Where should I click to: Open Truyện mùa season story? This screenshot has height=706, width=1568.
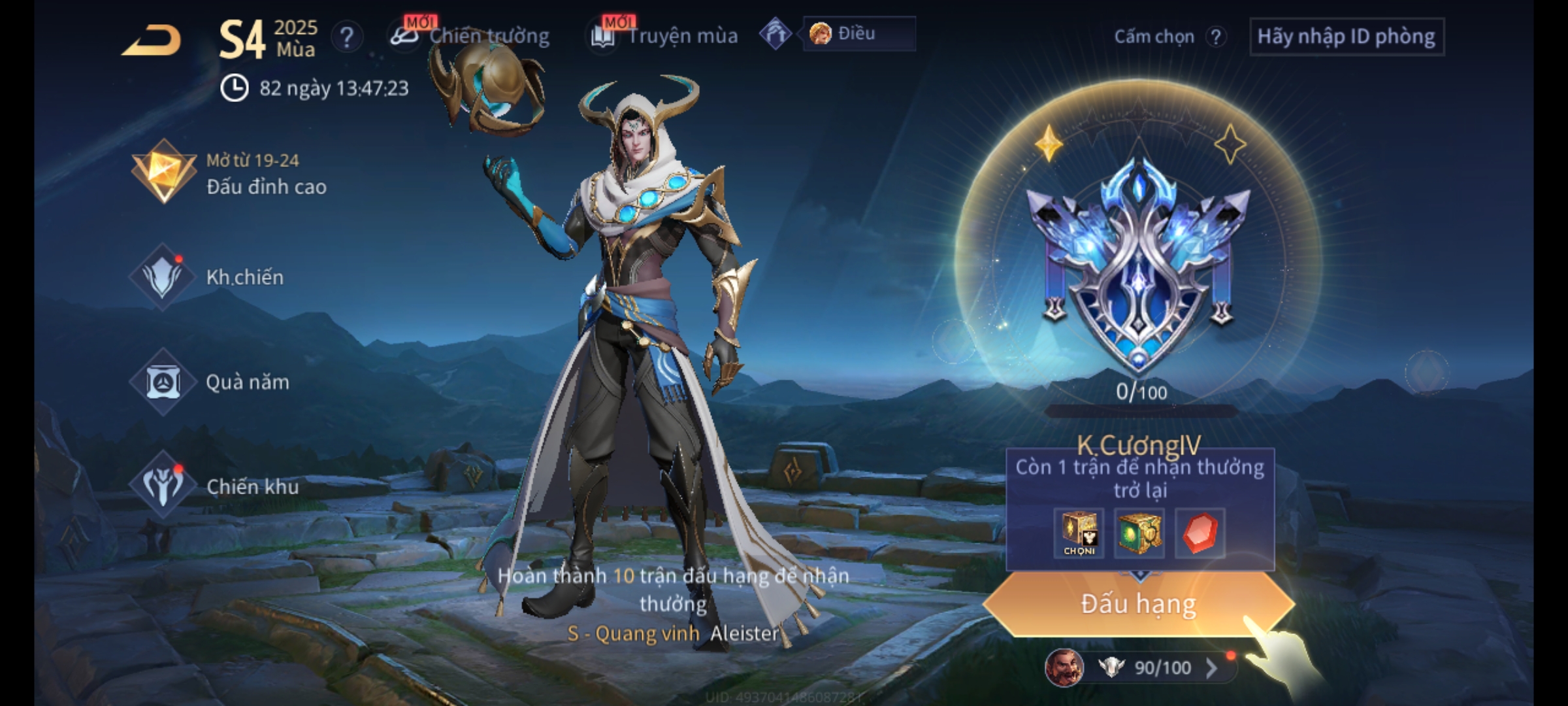665,36
